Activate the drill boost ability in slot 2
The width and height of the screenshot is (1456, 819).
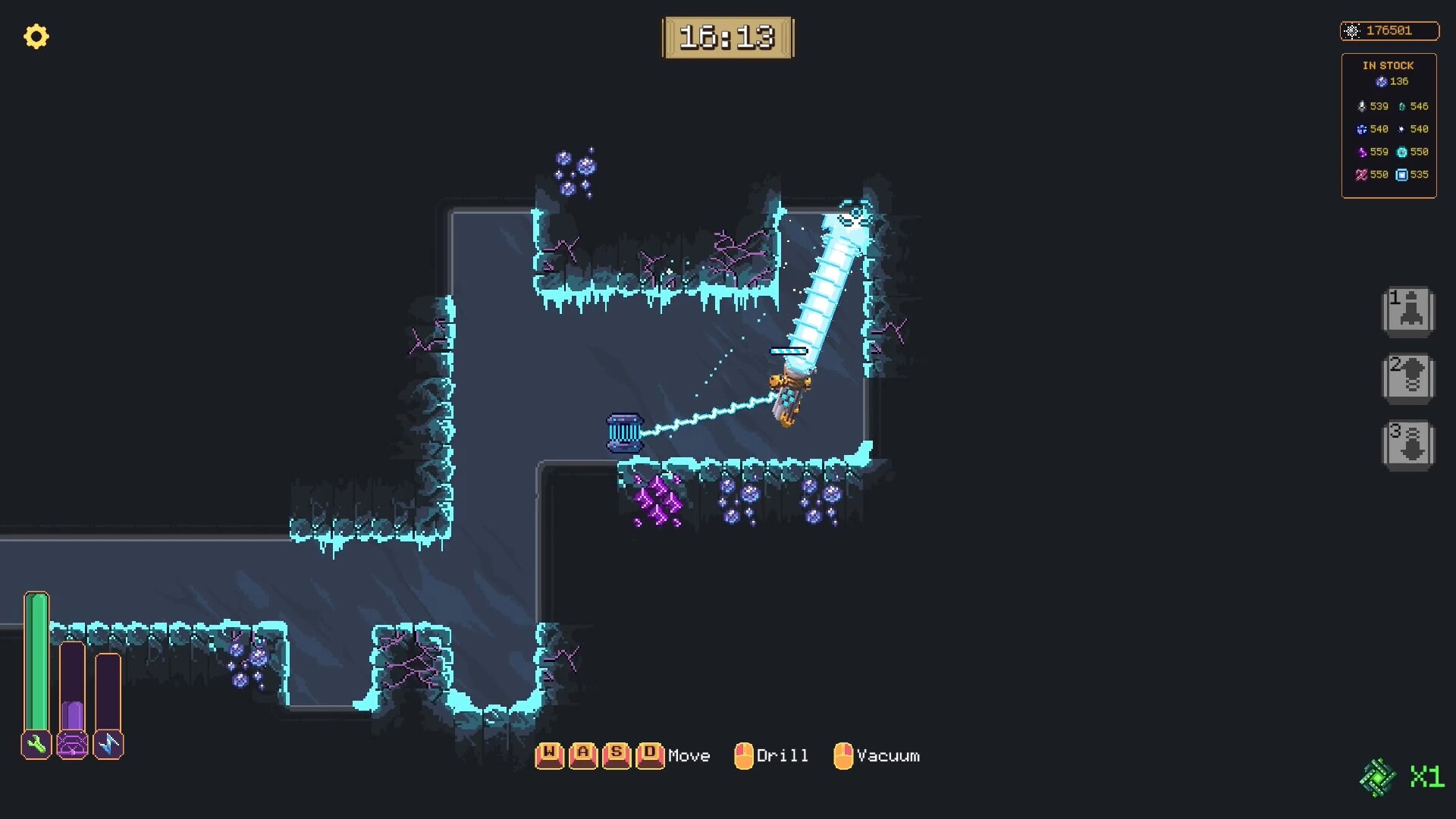coord(1409,377)
